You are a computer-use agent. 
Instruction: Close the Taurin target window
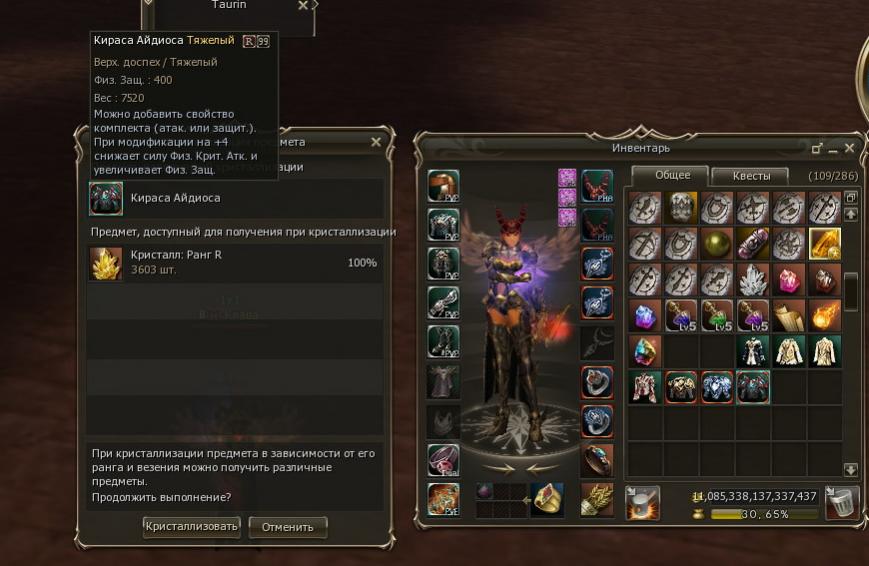pos(303,6)
